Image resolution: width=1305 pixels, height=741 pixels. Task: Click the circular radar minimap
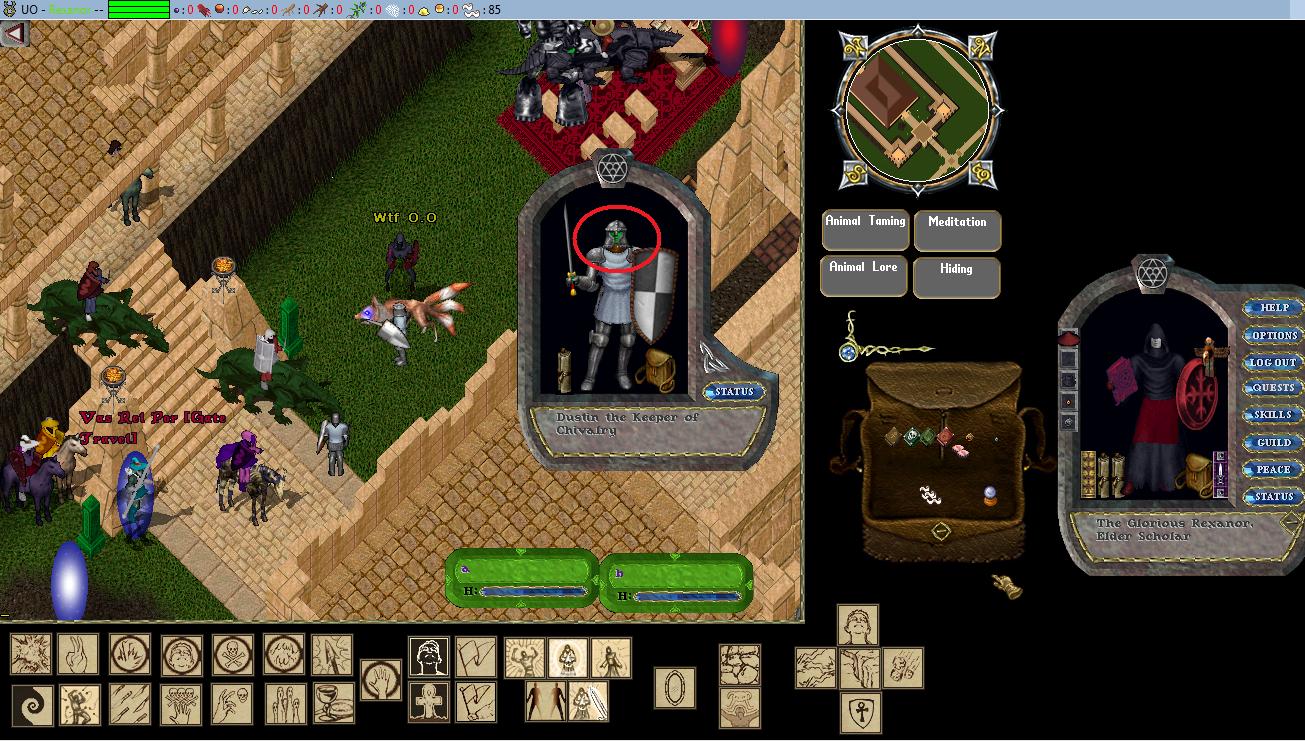tap(918, 110)
